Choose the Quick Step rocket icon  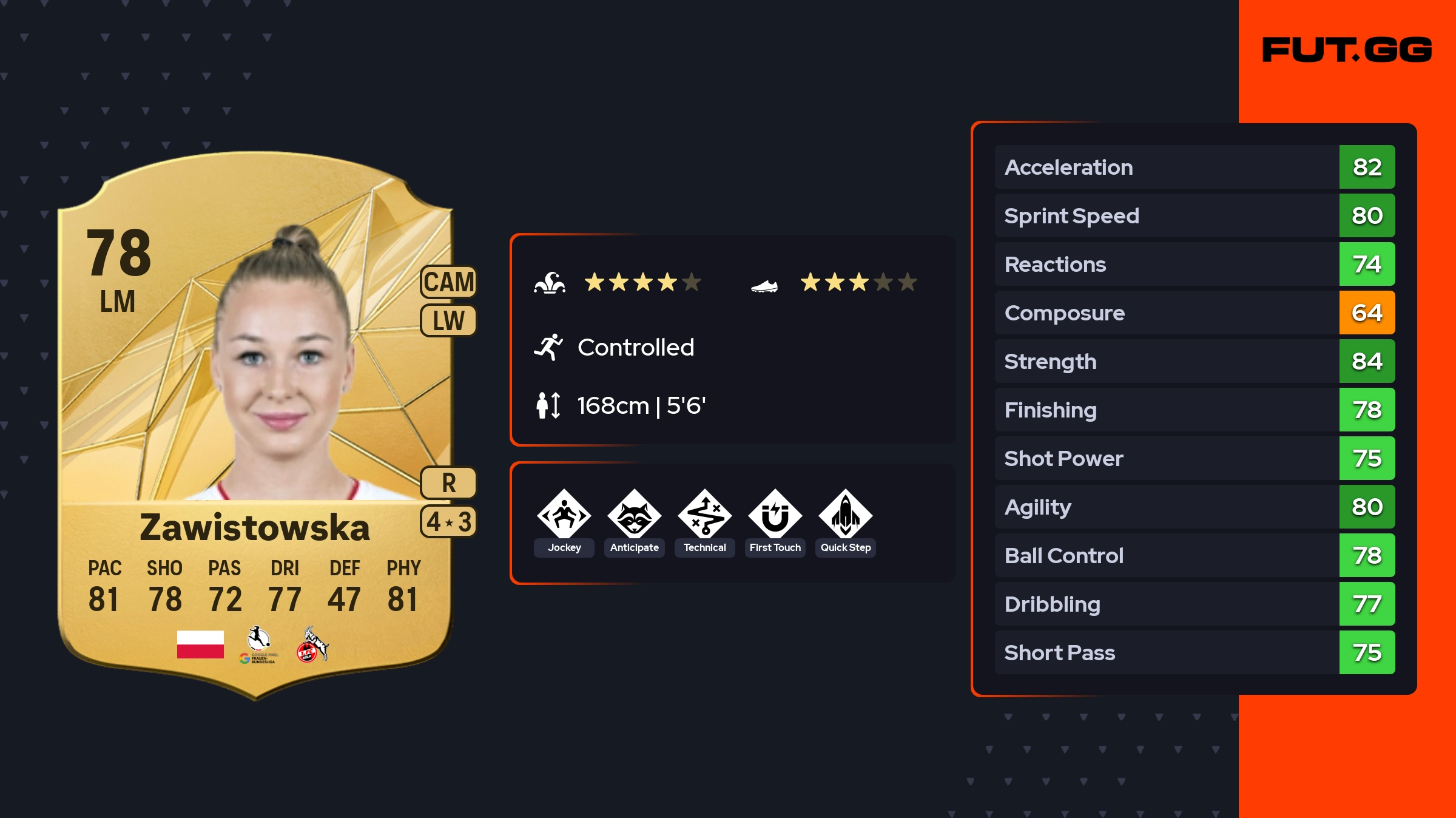click(x=846, y=516)
